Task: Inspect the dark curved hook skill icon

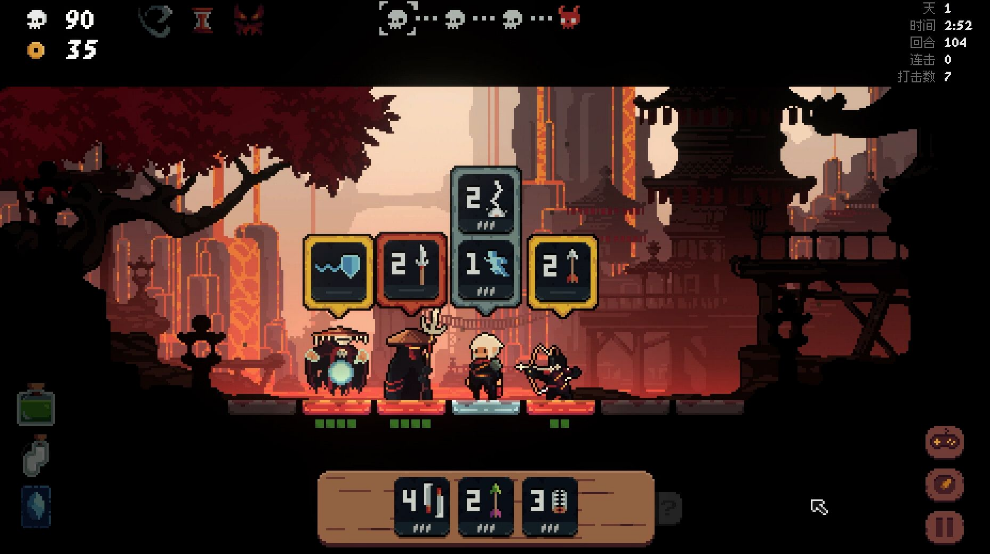Action: click(x=156, y=20)
